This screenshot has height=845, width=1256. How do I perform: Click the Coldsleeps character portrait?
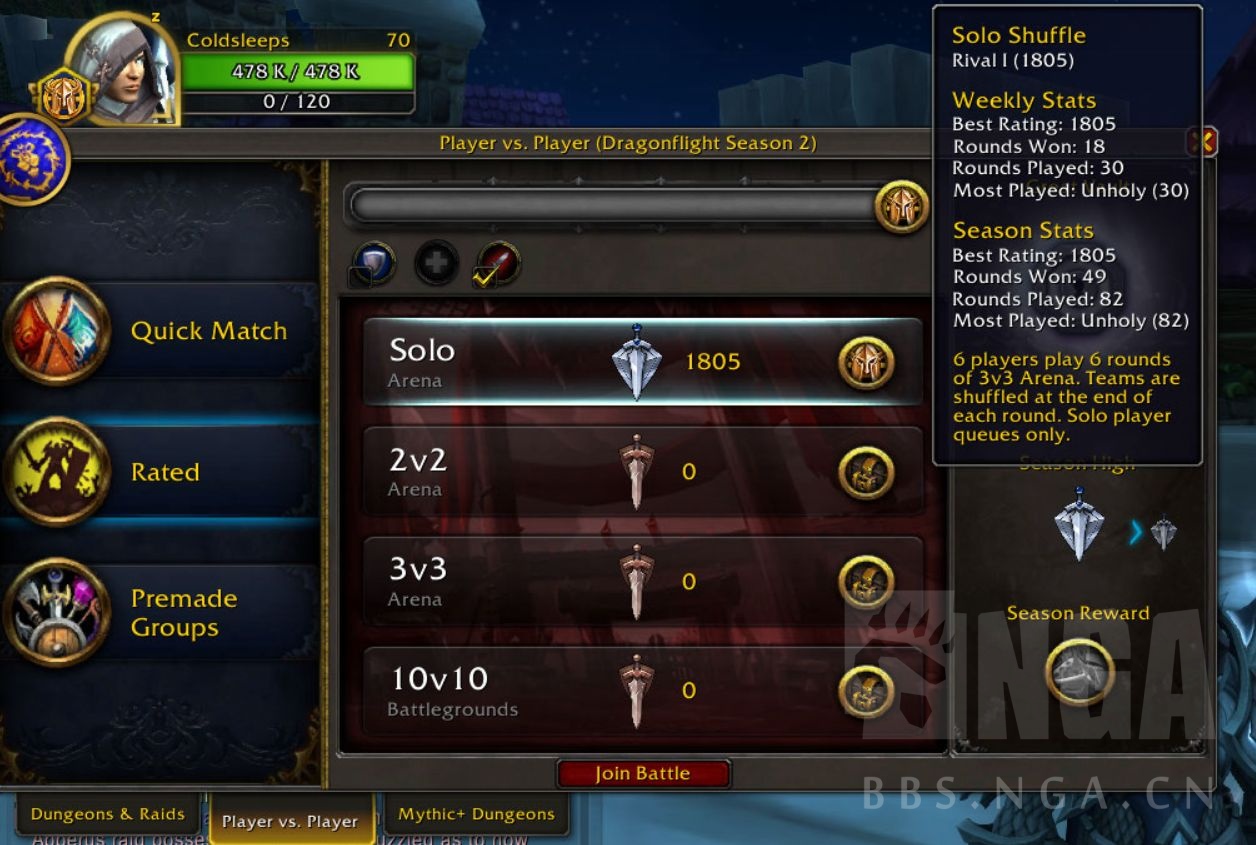coord(122,68)
